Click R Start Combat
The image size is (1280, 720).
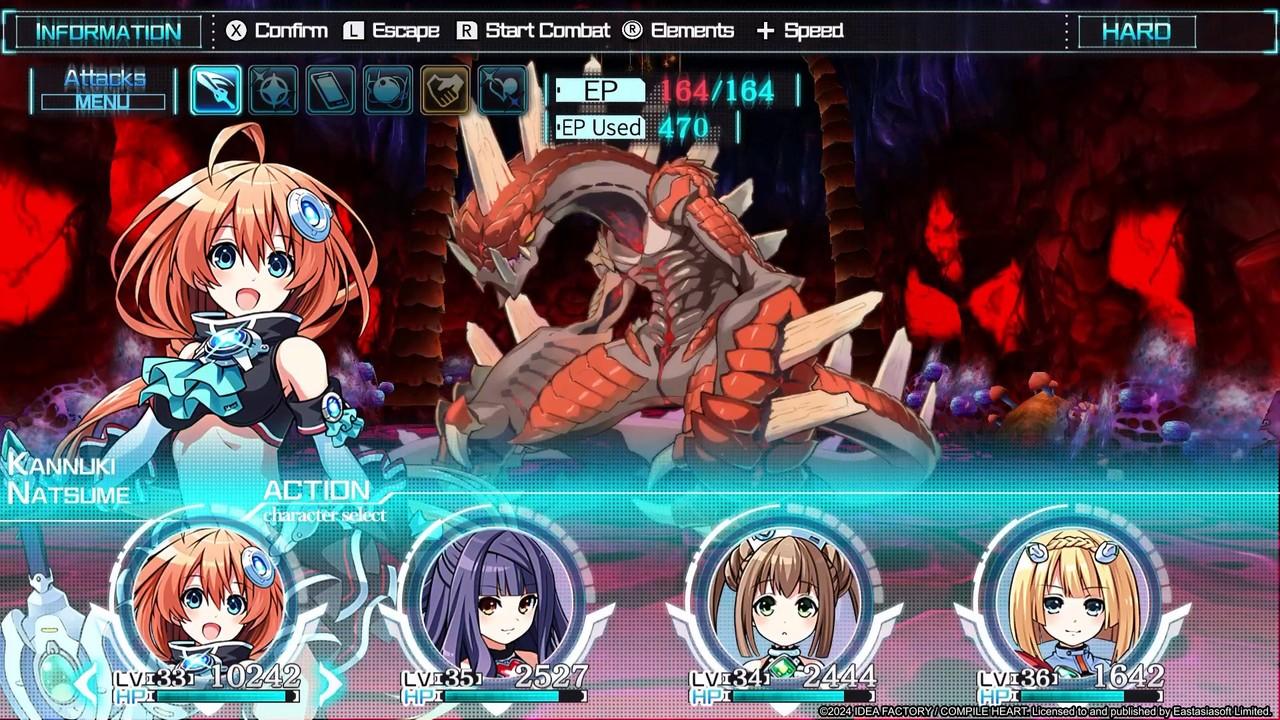pyautogui.click(x=537, y=30)
